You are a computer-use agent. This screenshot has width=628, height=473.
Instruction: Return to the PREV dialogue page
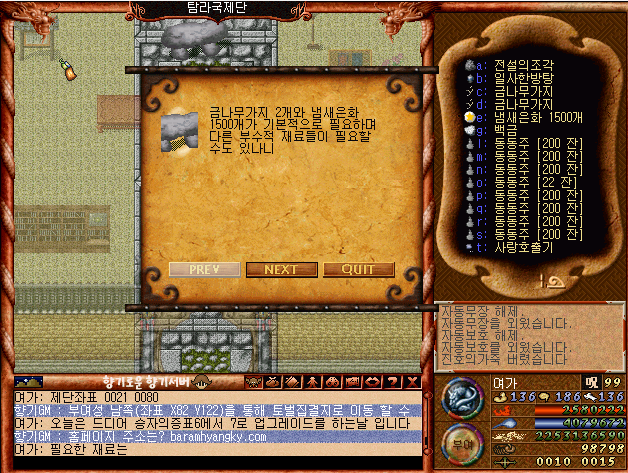point(204,269)
